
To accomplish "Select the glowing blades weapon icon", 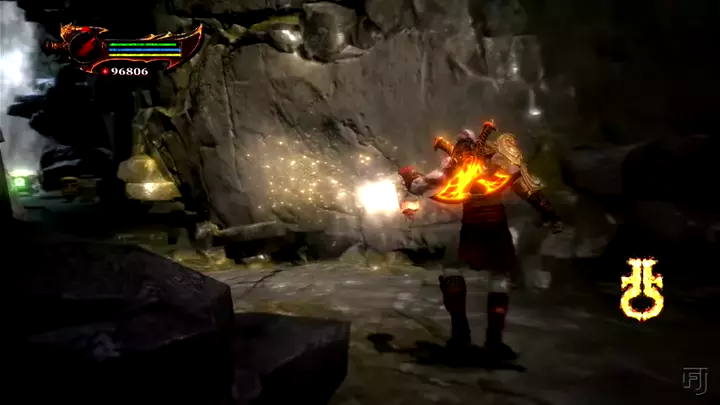I will pyautogui.click(x=642, y=288).
